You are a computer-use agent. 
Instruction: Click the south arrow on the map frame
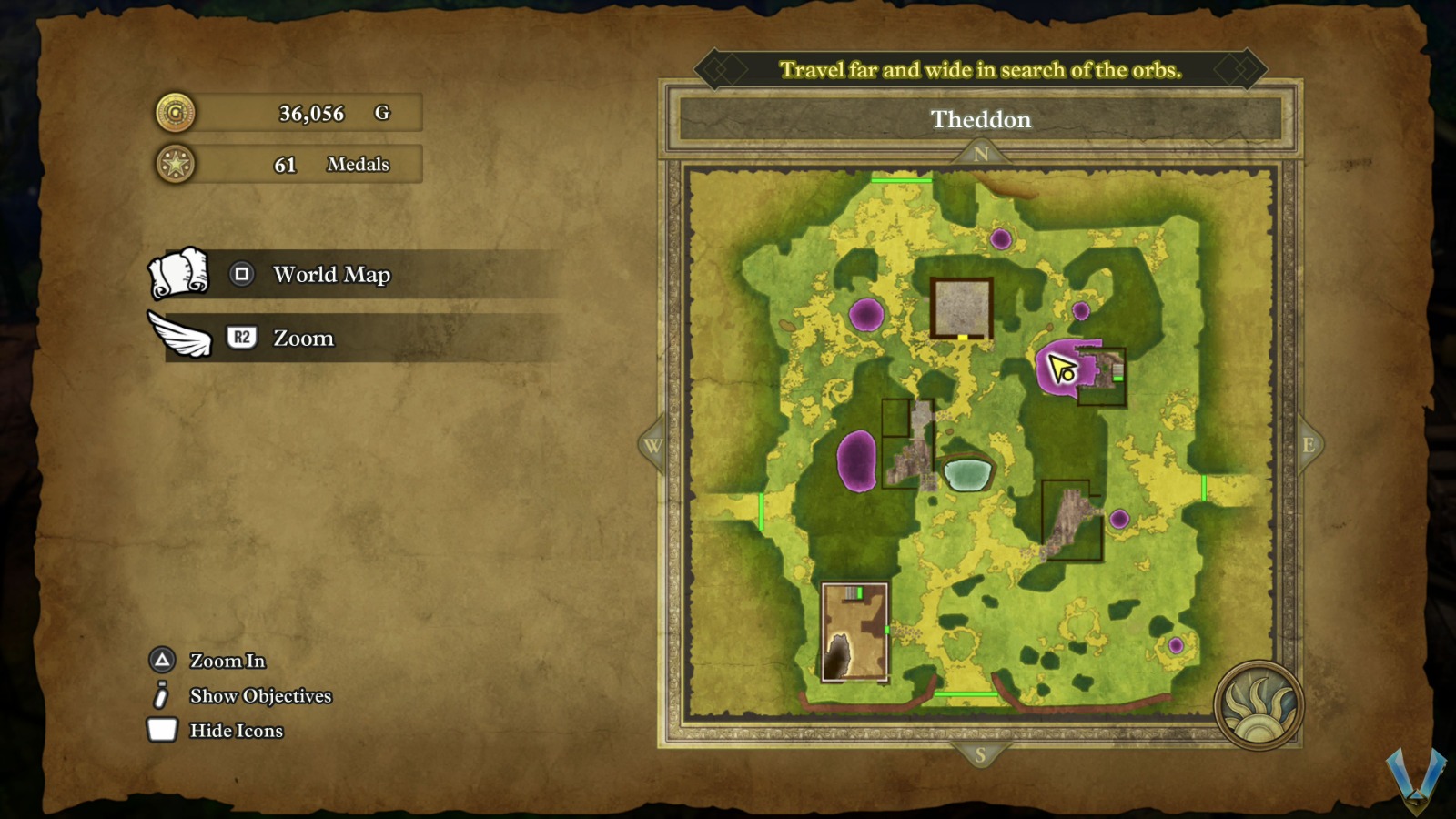click(980, 754)
